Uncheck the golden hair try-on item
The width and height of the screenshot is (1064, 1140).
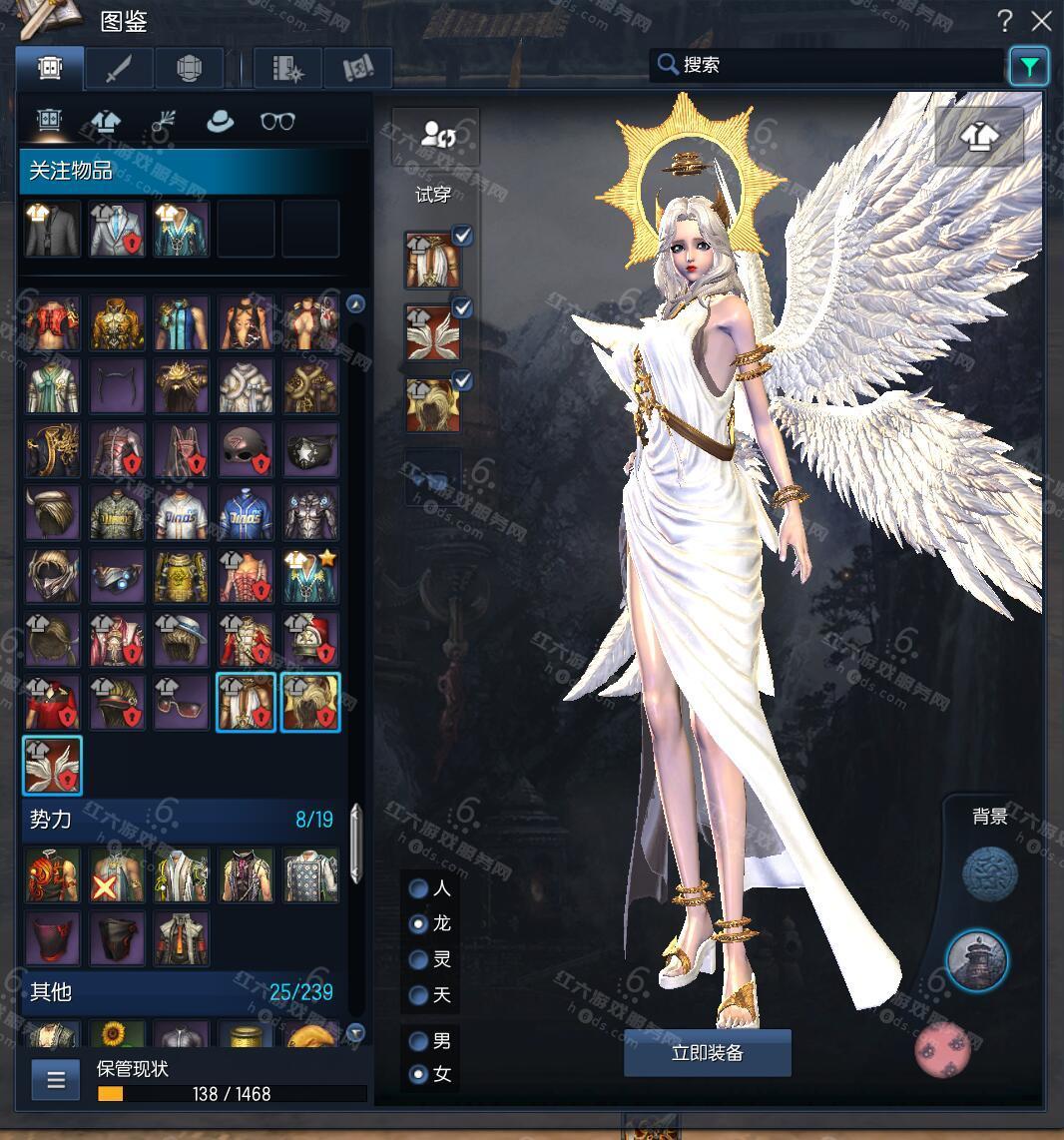462,380
